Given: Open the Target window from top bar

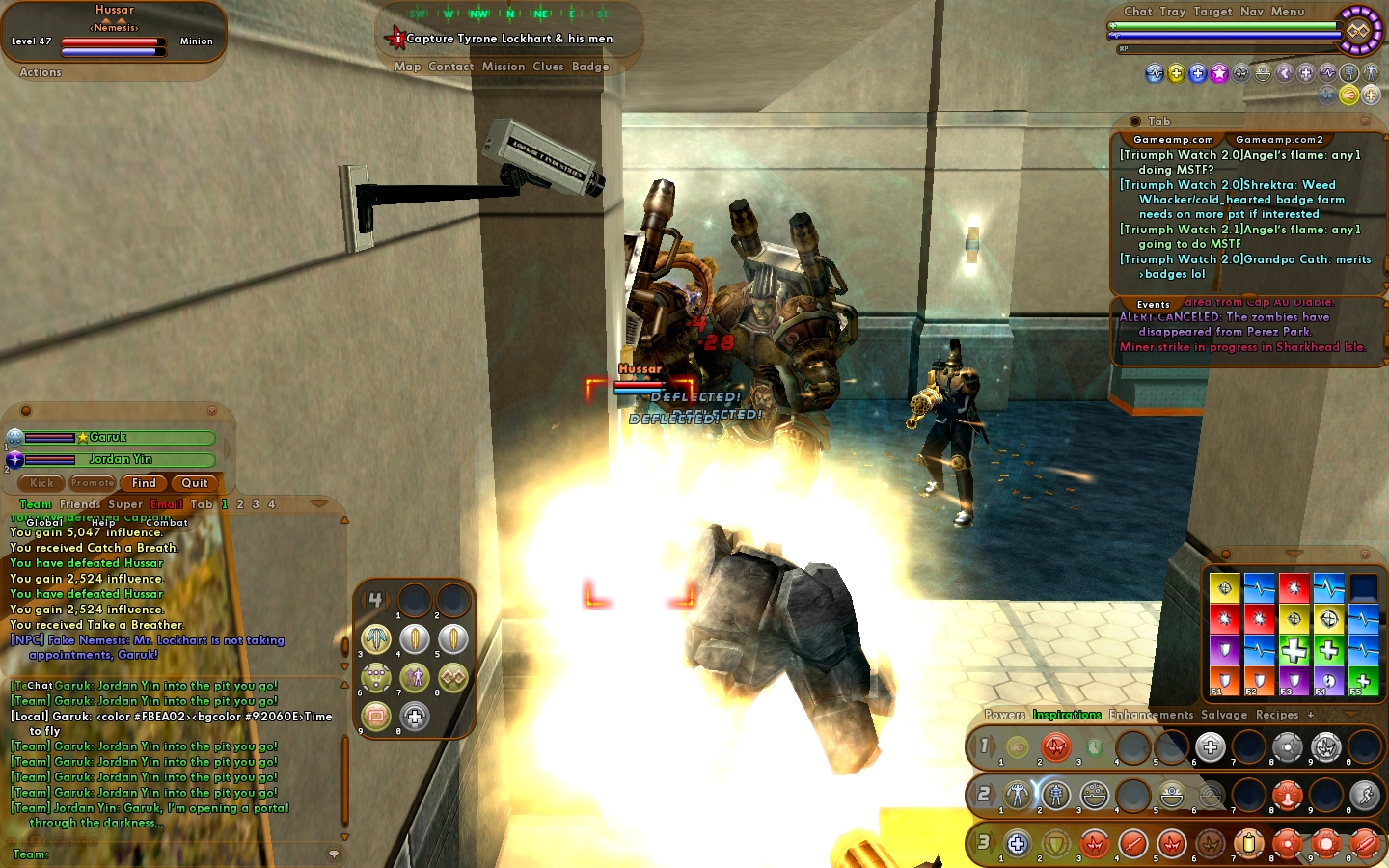Looking at the screenshot, I should click(x=1212, y=12).
